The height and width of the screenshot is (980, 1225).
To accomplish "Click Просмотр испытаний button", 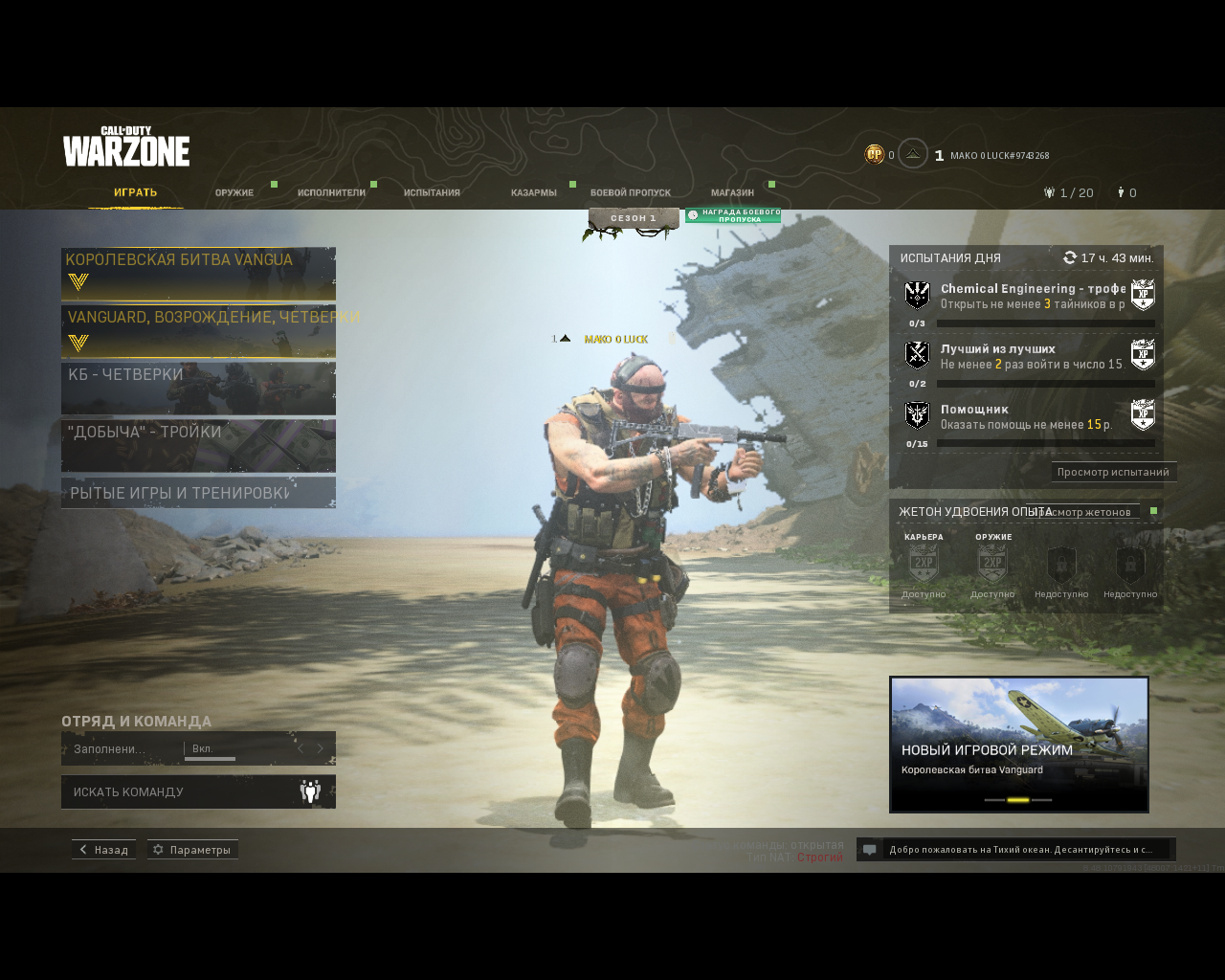I will tap(1113, 472).
